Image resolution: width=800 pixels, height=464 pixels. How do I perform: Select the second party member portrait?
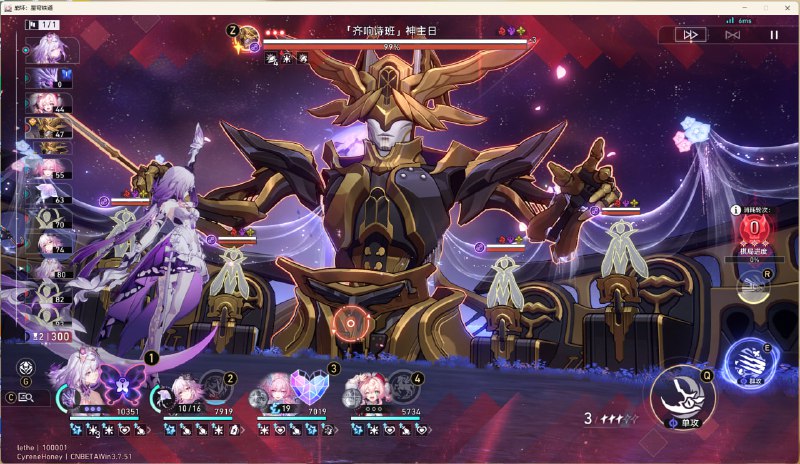click(185, 389)
